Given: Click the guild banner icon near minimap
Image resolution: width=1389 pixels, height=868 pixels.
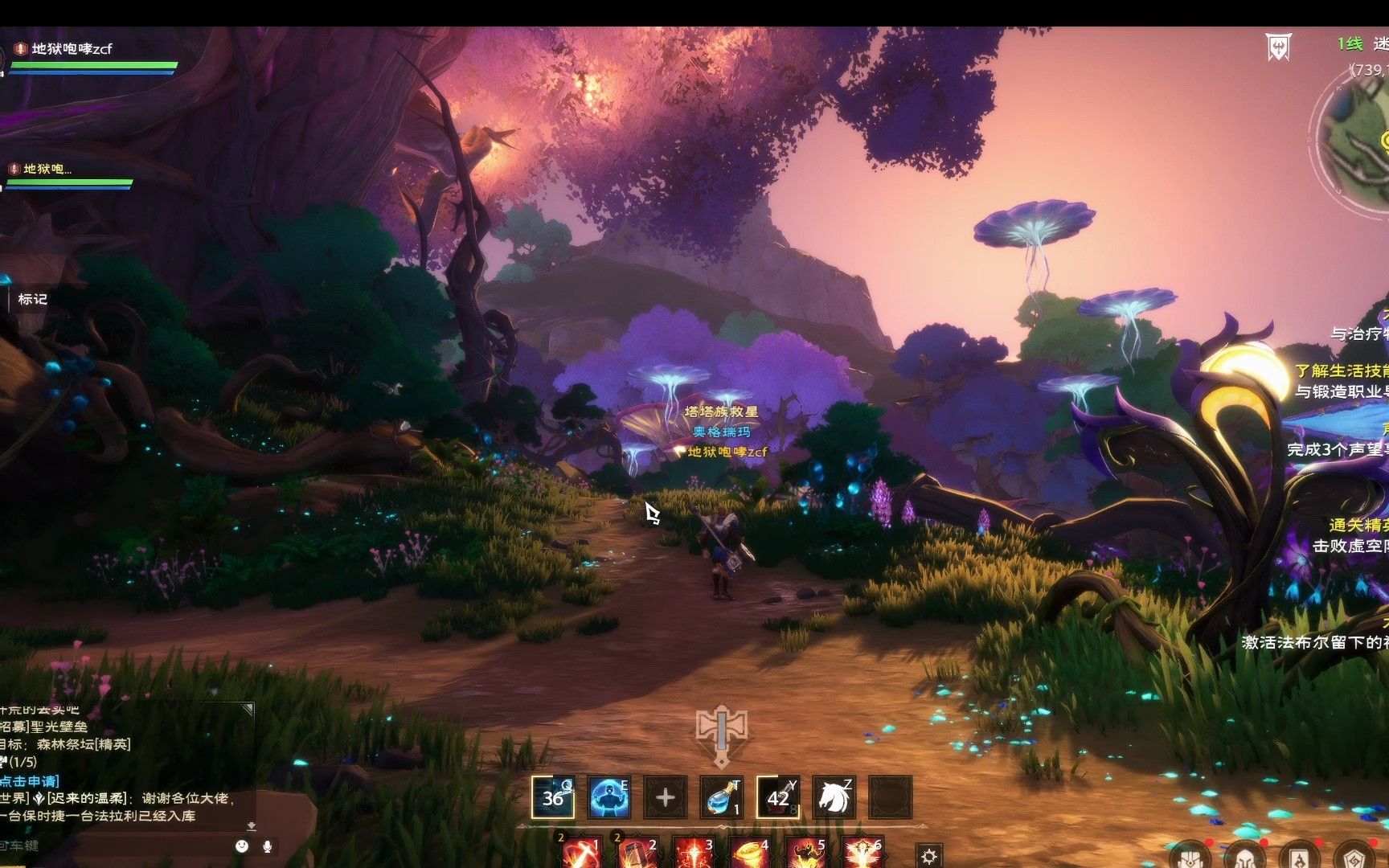Looking at the screenshot, I should pyautogui.click(x=1277, y=47).
